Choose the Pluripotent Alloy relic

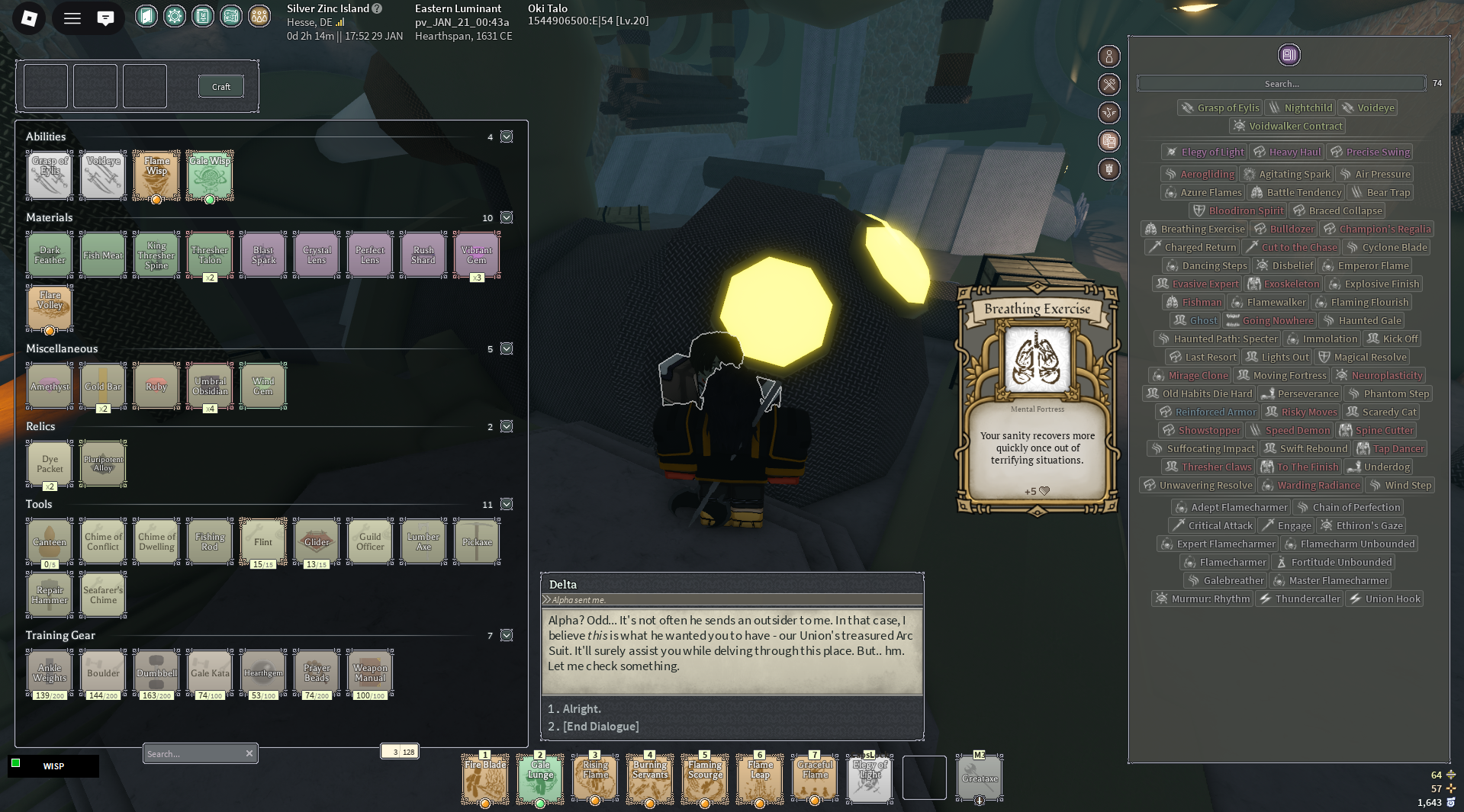[103, 464]
